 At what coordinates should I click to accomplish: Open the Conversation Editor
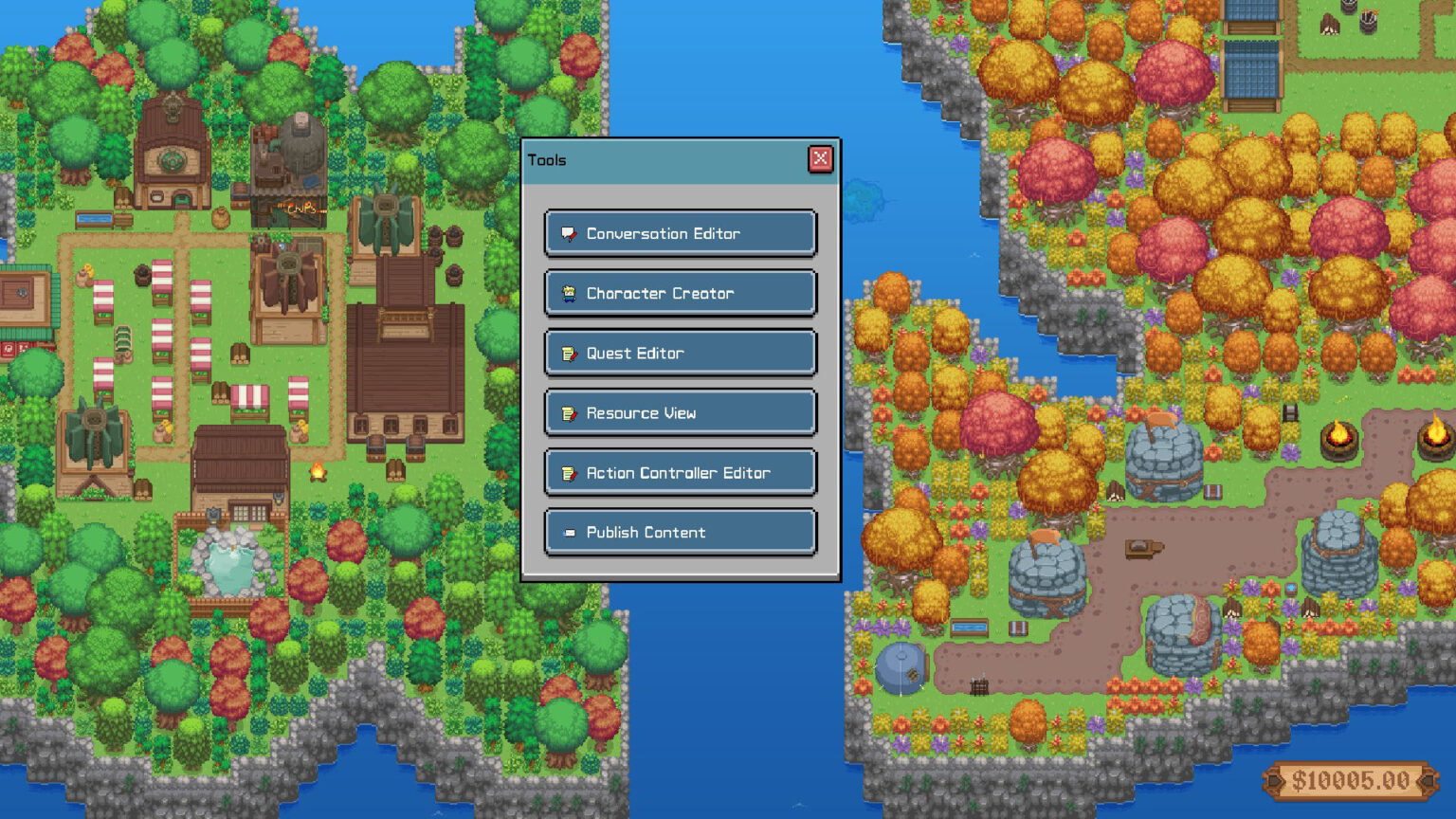pyautogui.click(x=680, y=233)
